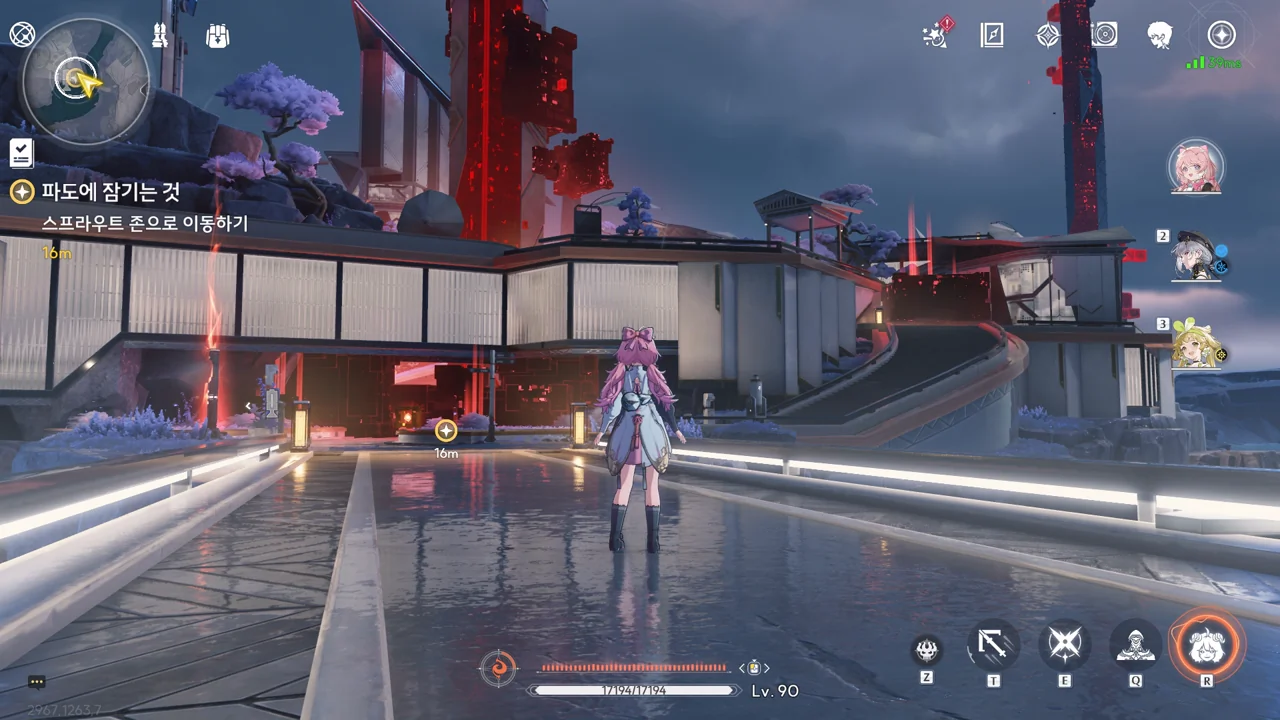Open the guidebook compass icon
The image size is (1280, 720).
pyautogui.click(x=992, y=35)
